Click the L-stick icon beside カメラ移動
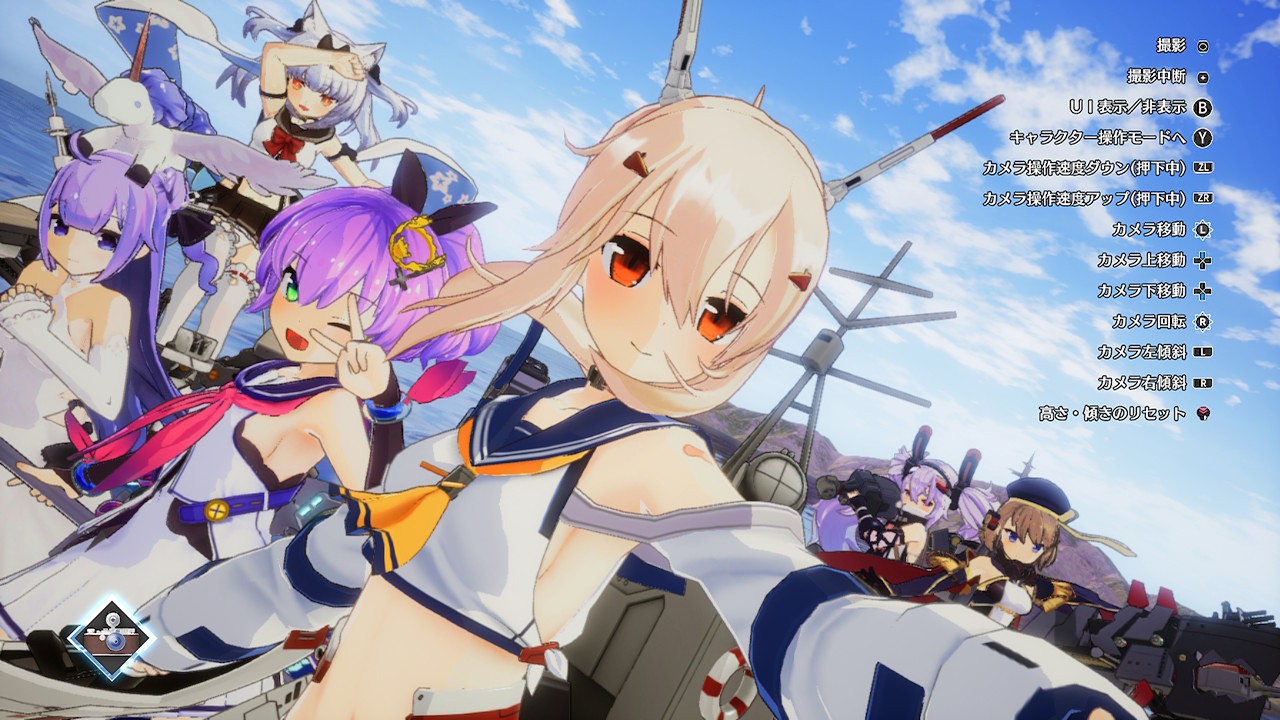The width and height of the screenshot is (1280, 720). (x=1202, y=228)
